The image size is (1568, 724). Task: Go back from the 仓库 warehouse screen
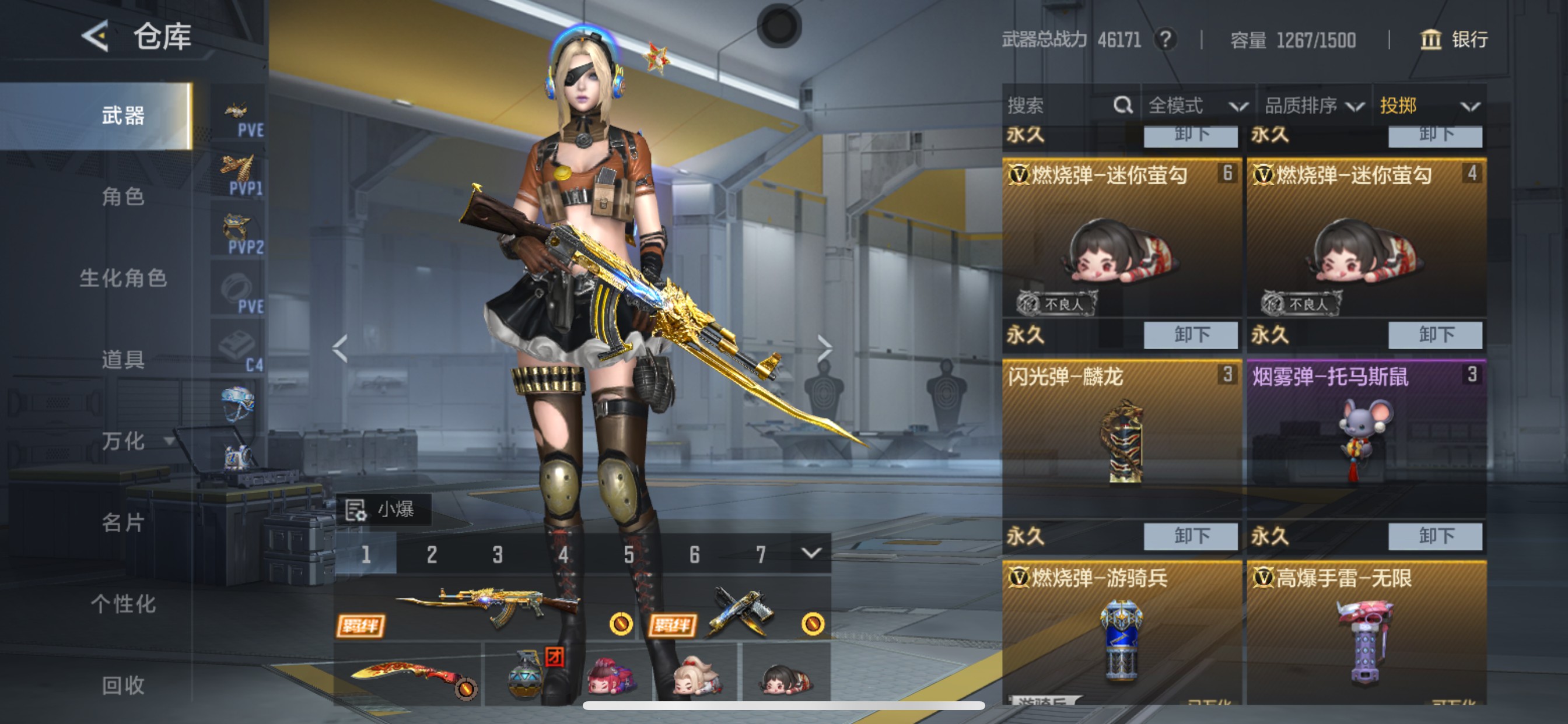(x=95, y=37)
